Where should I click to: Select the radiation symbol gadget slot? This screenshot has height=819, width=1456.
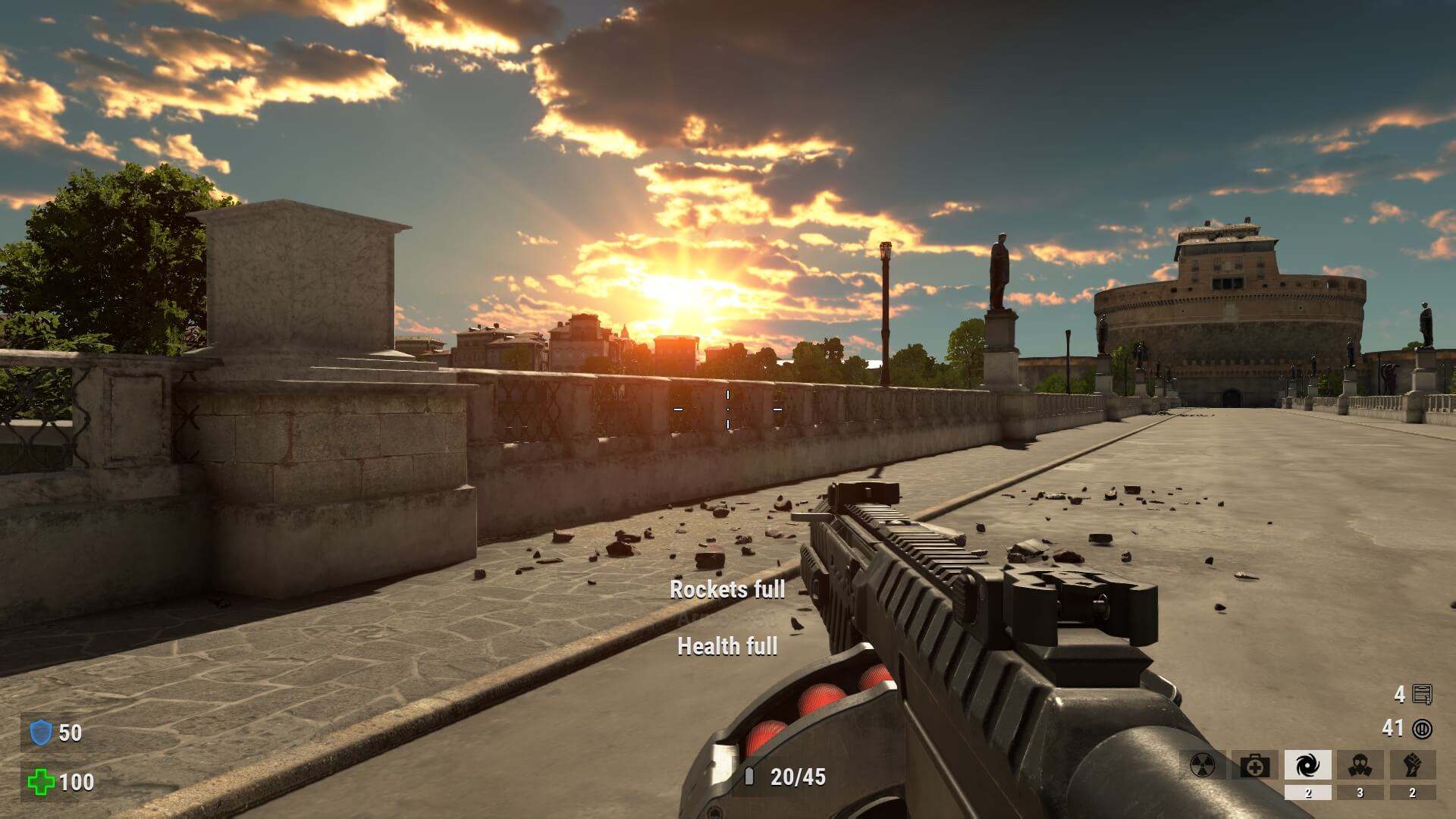1203,765
